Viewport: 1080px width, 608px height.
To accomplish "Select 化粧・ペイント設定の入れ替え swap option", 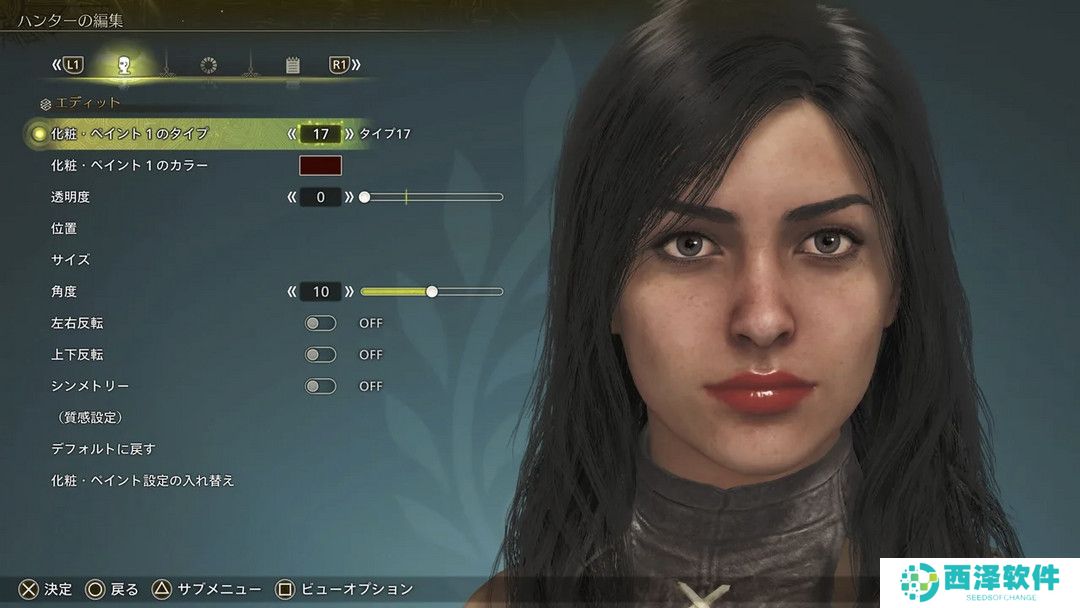I will coord(142,481).
